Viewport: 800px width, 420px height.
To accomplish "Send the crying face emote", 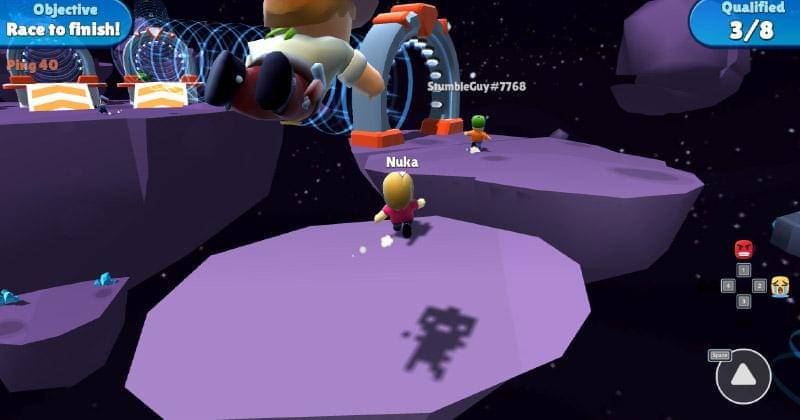I will click(780, 286).
